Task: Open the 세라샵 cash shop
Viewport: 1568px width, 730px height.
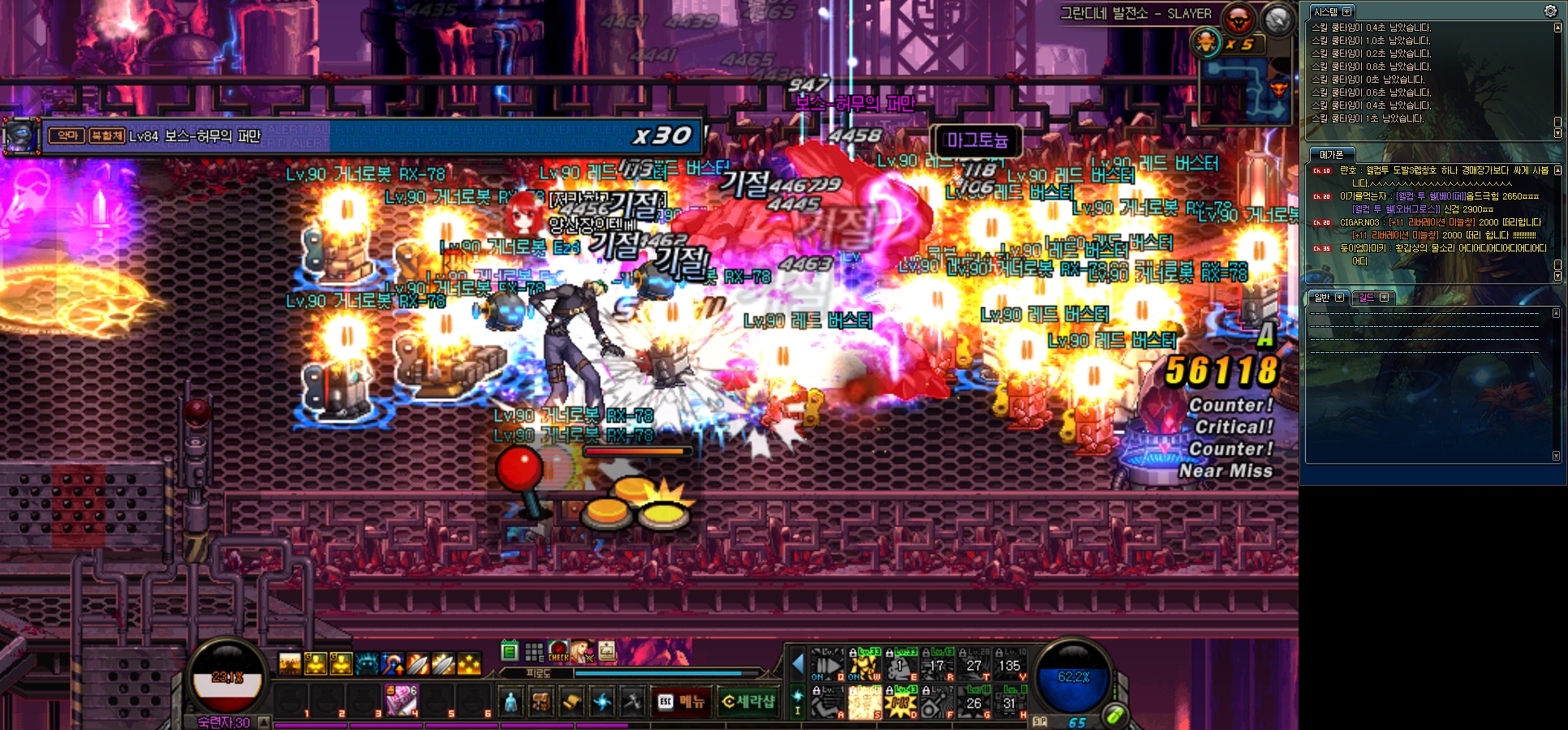Action: pyautogui.click(x=748, y=702)
